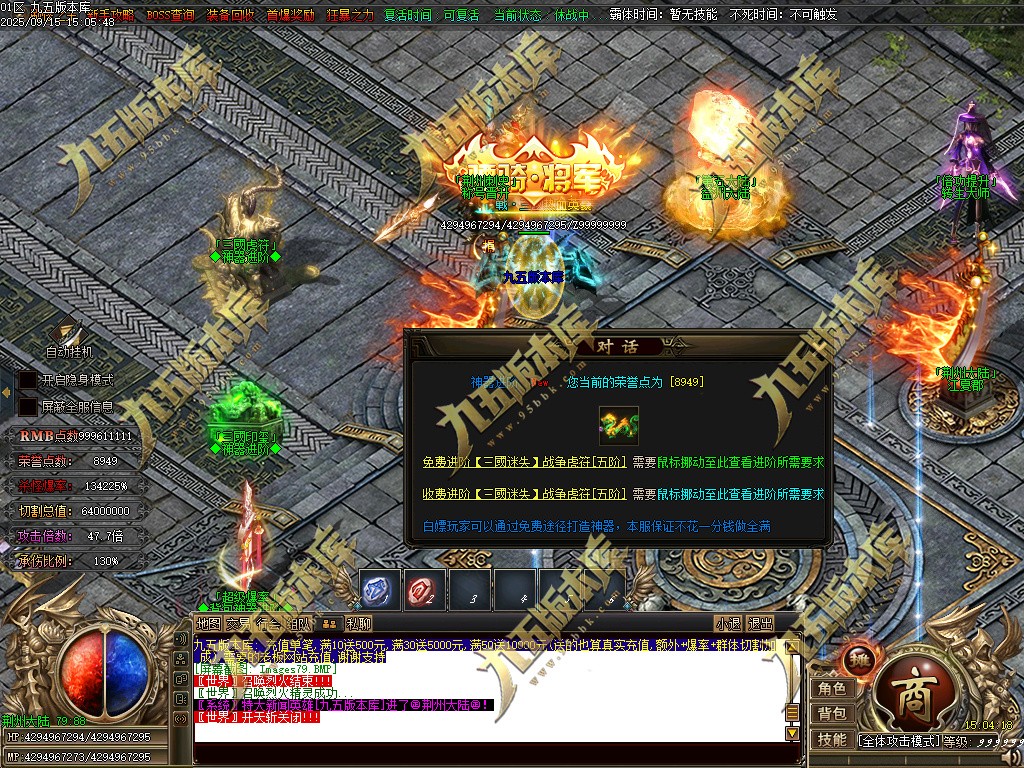The width and height of the screenshot is (1024, 768).
Task: Open the 角色 character panel
Action: [832, 688]
